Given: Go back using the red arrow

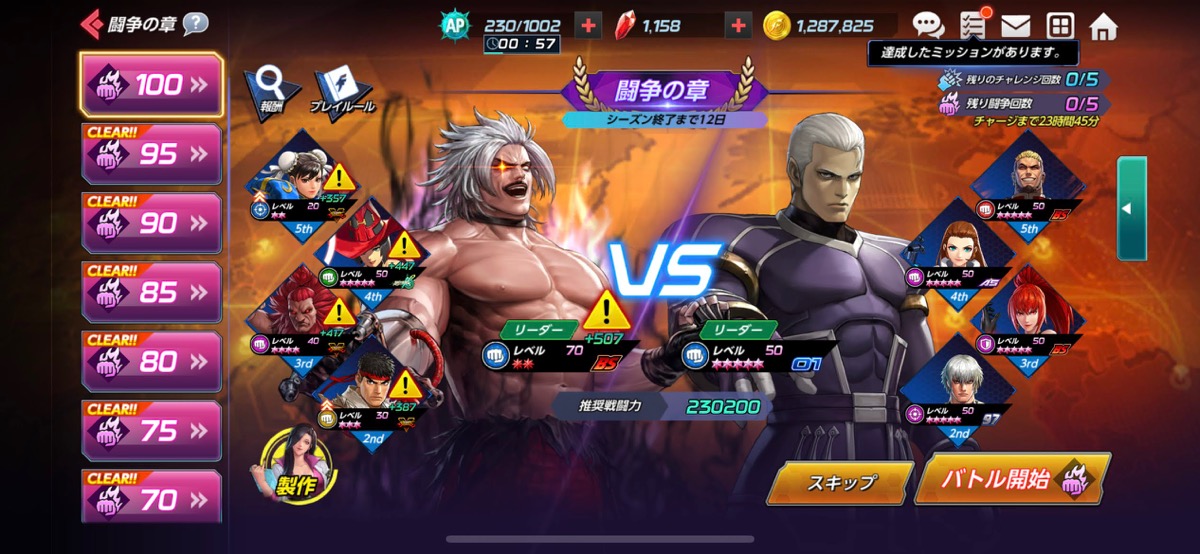Looking at the screenshot, I should (93, 23).
